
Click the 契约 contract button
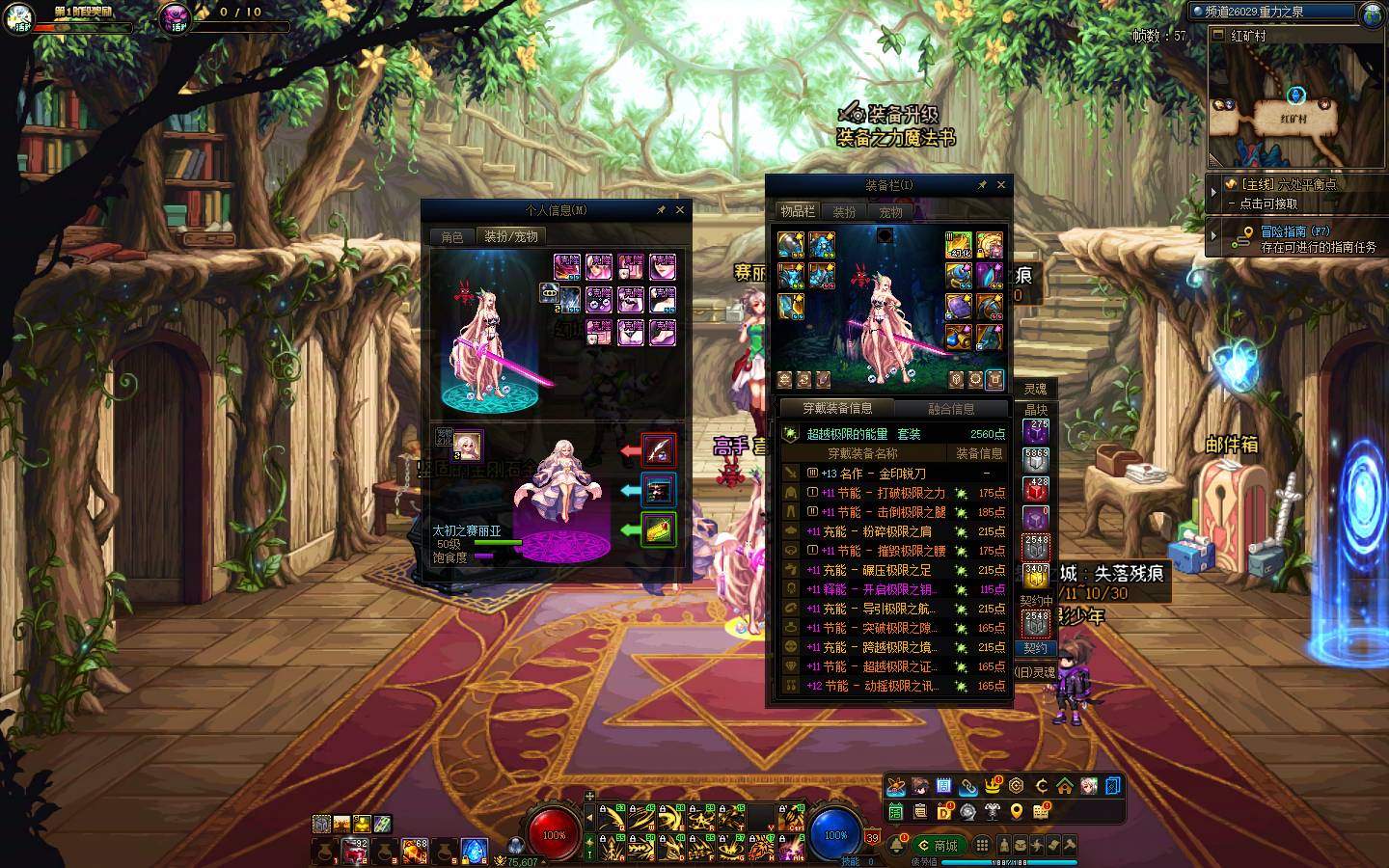click(x=1035, y=648)
